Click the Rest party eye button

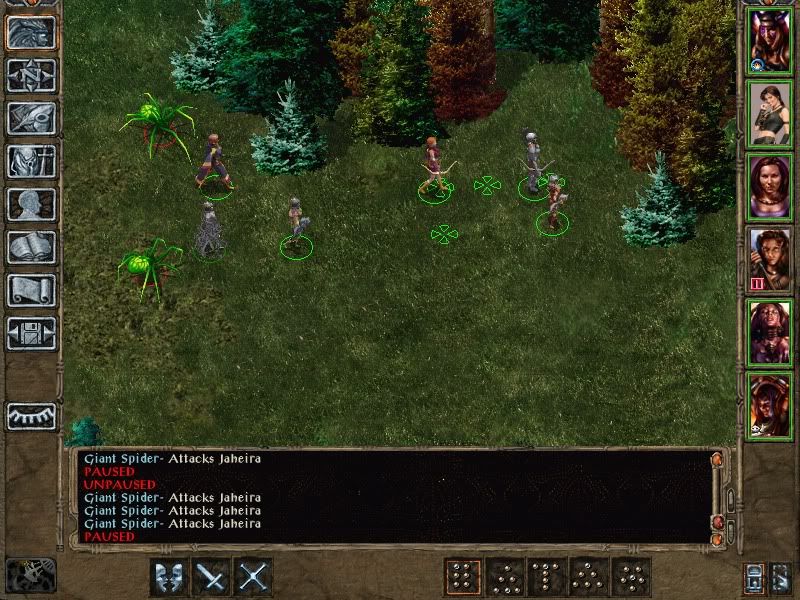(31, 416)
